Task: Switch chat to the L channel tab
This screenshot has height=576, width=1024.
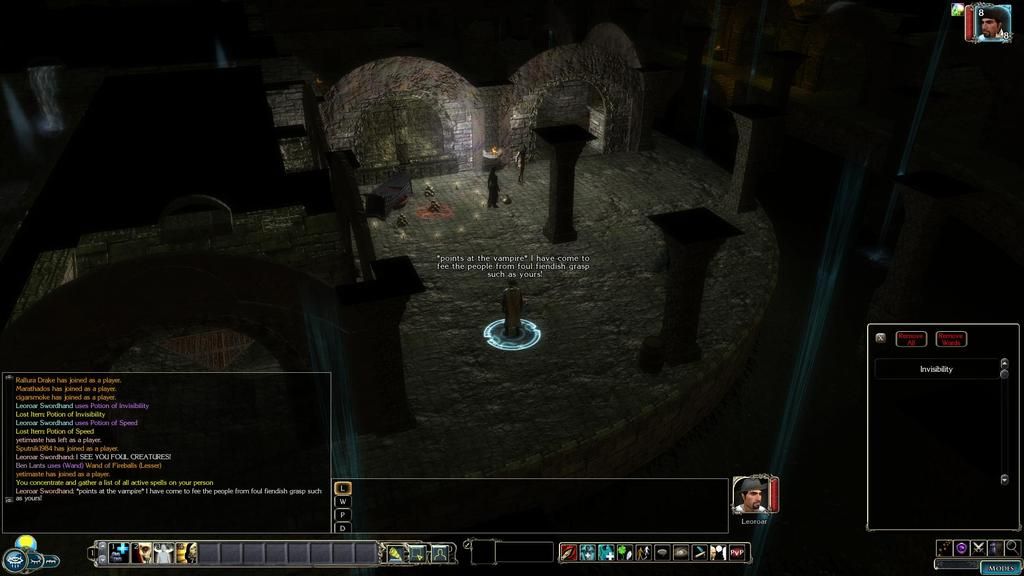Action: (x=344, y=488)
